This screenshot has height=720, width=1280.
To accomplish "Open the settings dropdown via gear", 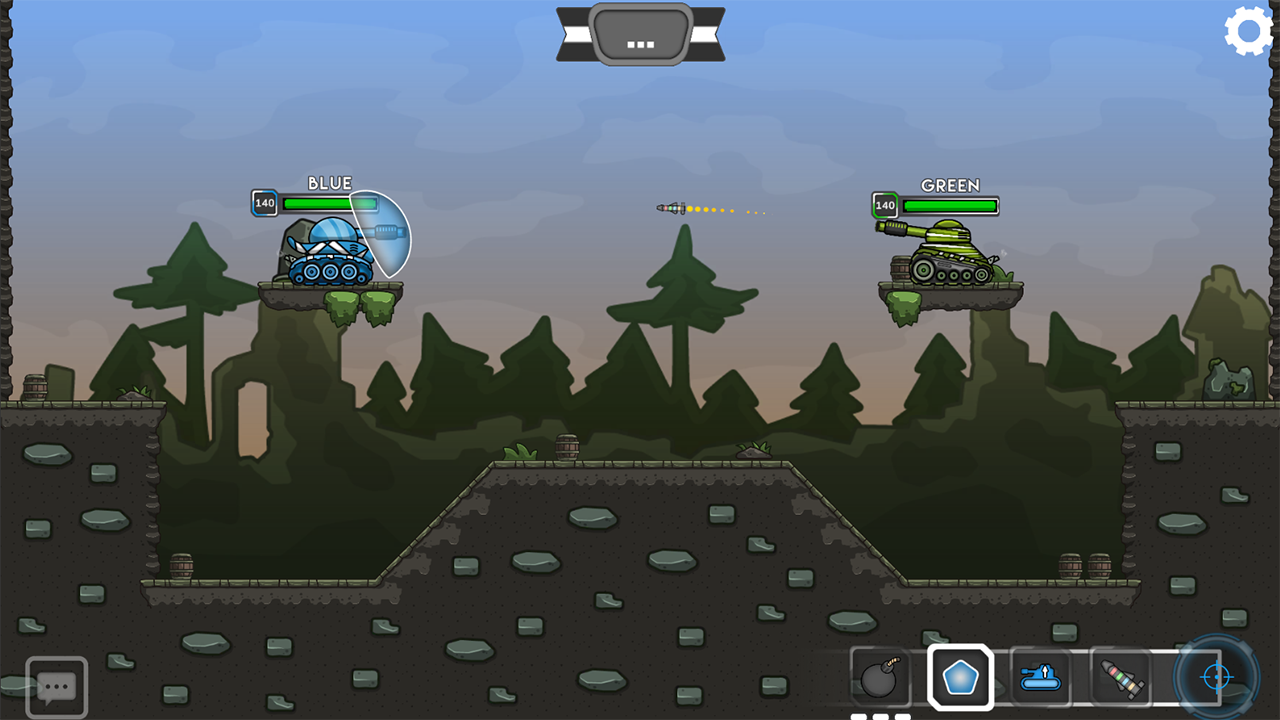I will coord(1247,31).
